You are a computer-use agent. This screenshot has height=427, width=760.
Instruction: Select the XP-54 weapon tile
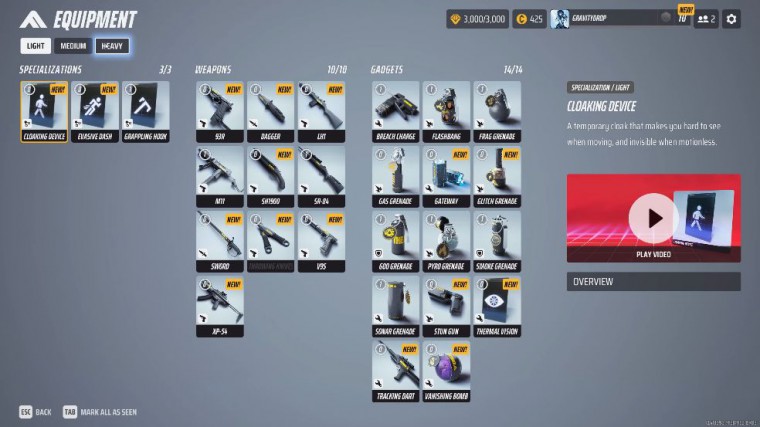(220, 306)
